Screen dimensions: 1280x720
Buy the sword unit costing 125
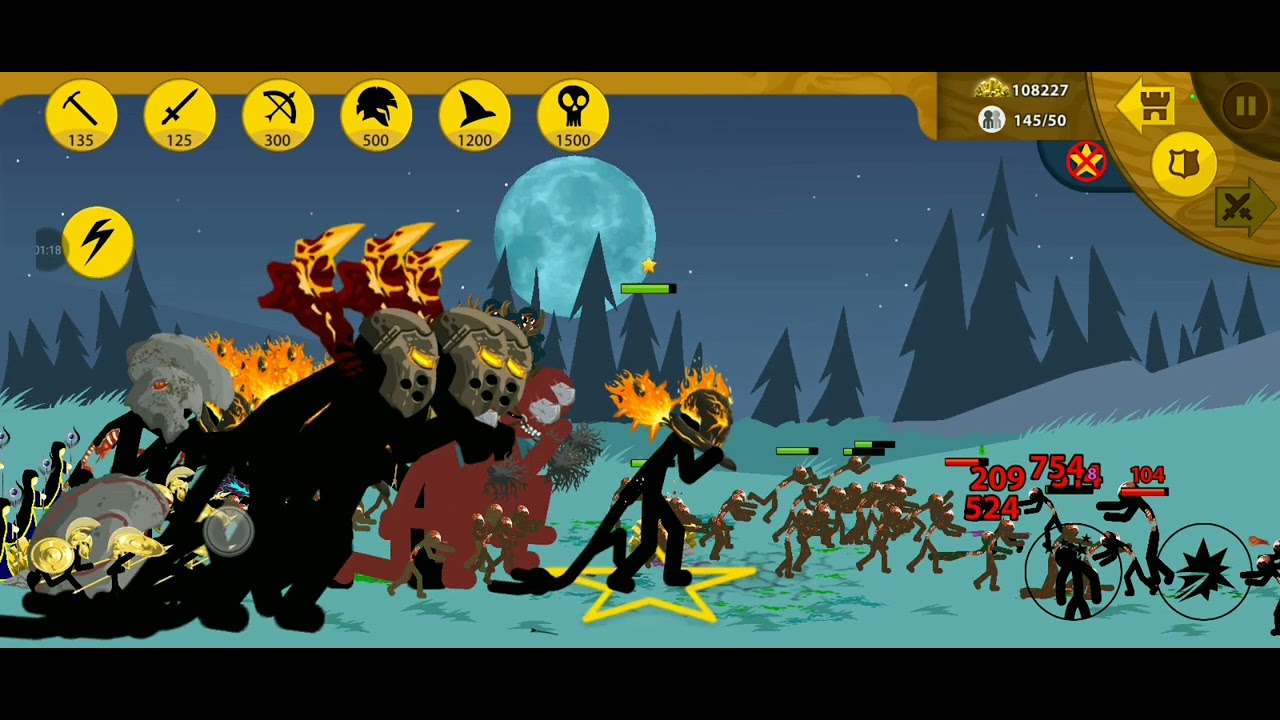179,115
